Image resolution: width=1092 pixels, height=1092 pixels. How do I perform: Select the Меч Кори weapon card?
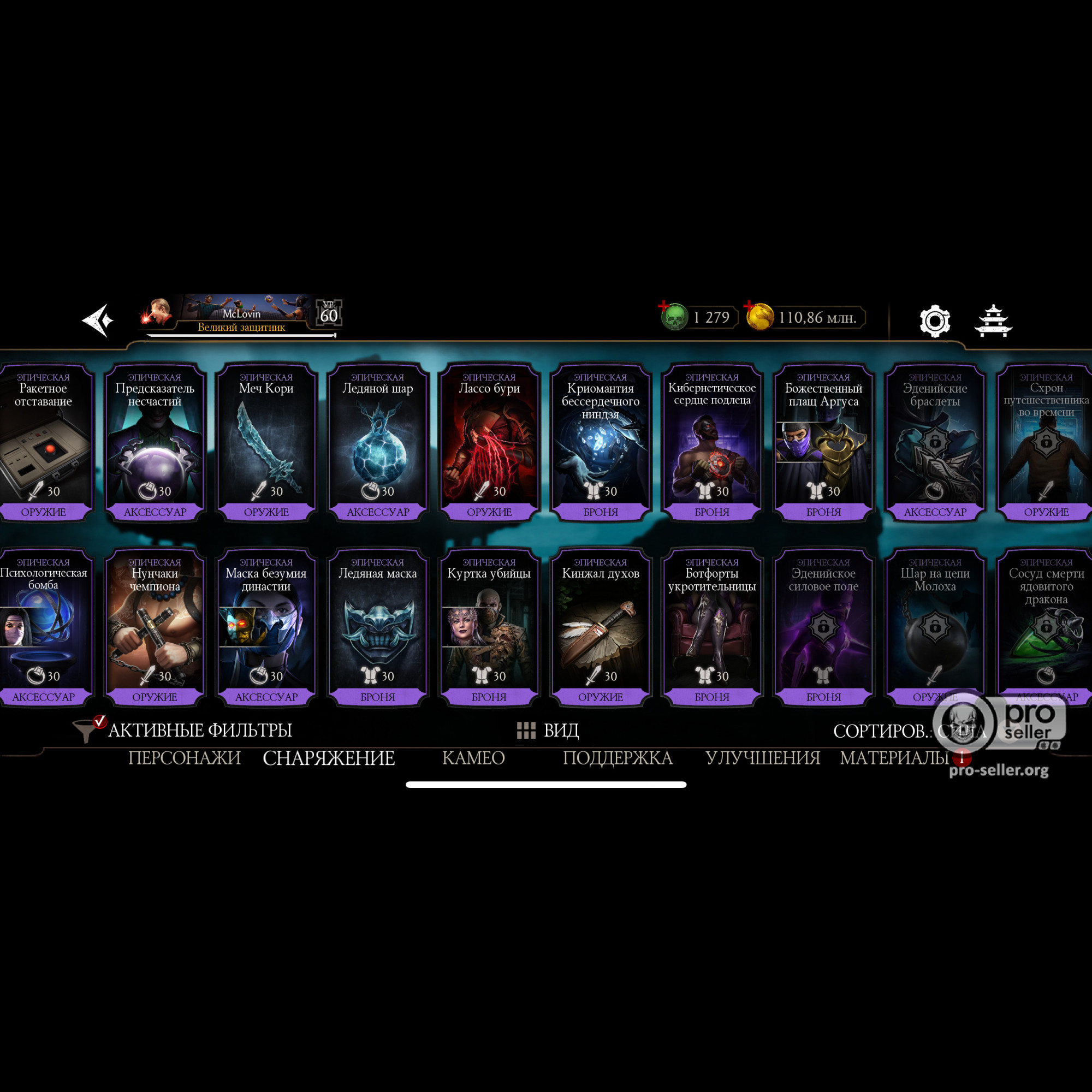[266, 441]
